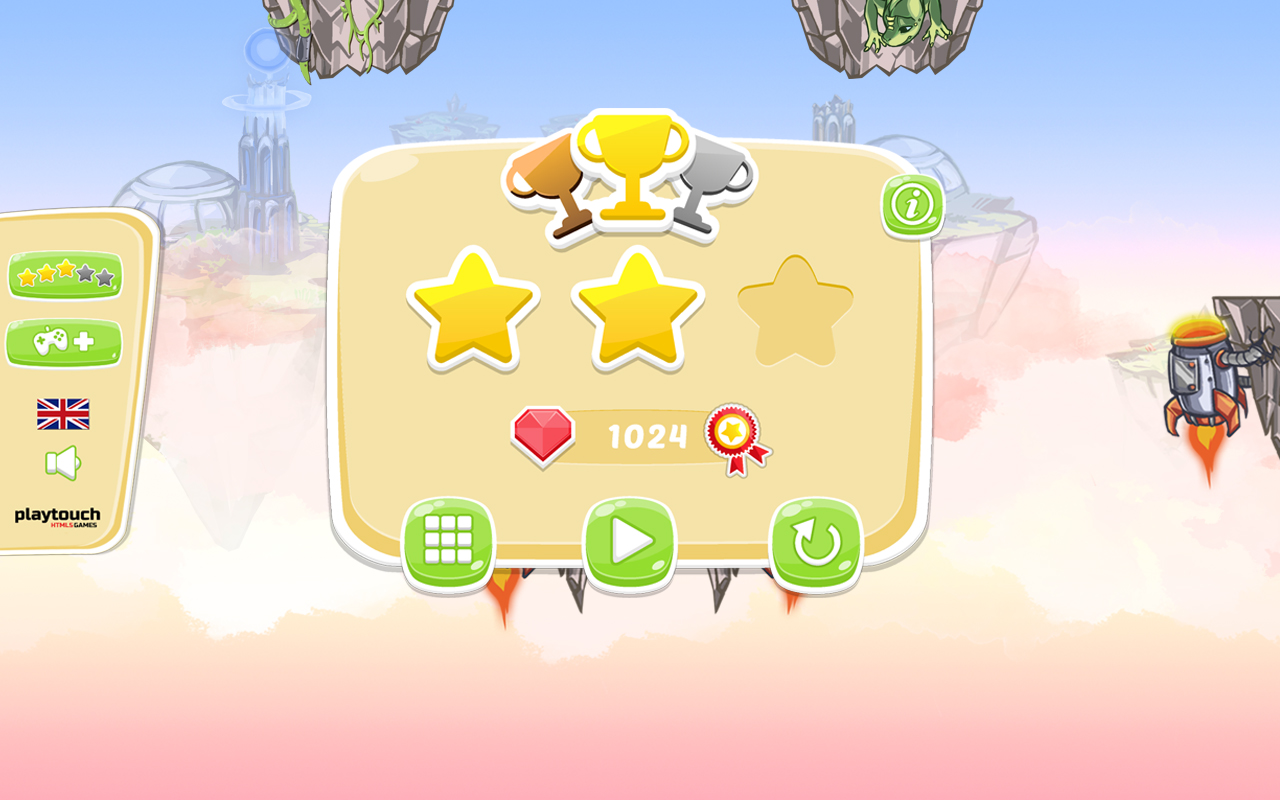Image resolution: width=1280 pixels, height=800 pixels.
Task: Restart the level with the replay icon
Action: click(815, 540)
